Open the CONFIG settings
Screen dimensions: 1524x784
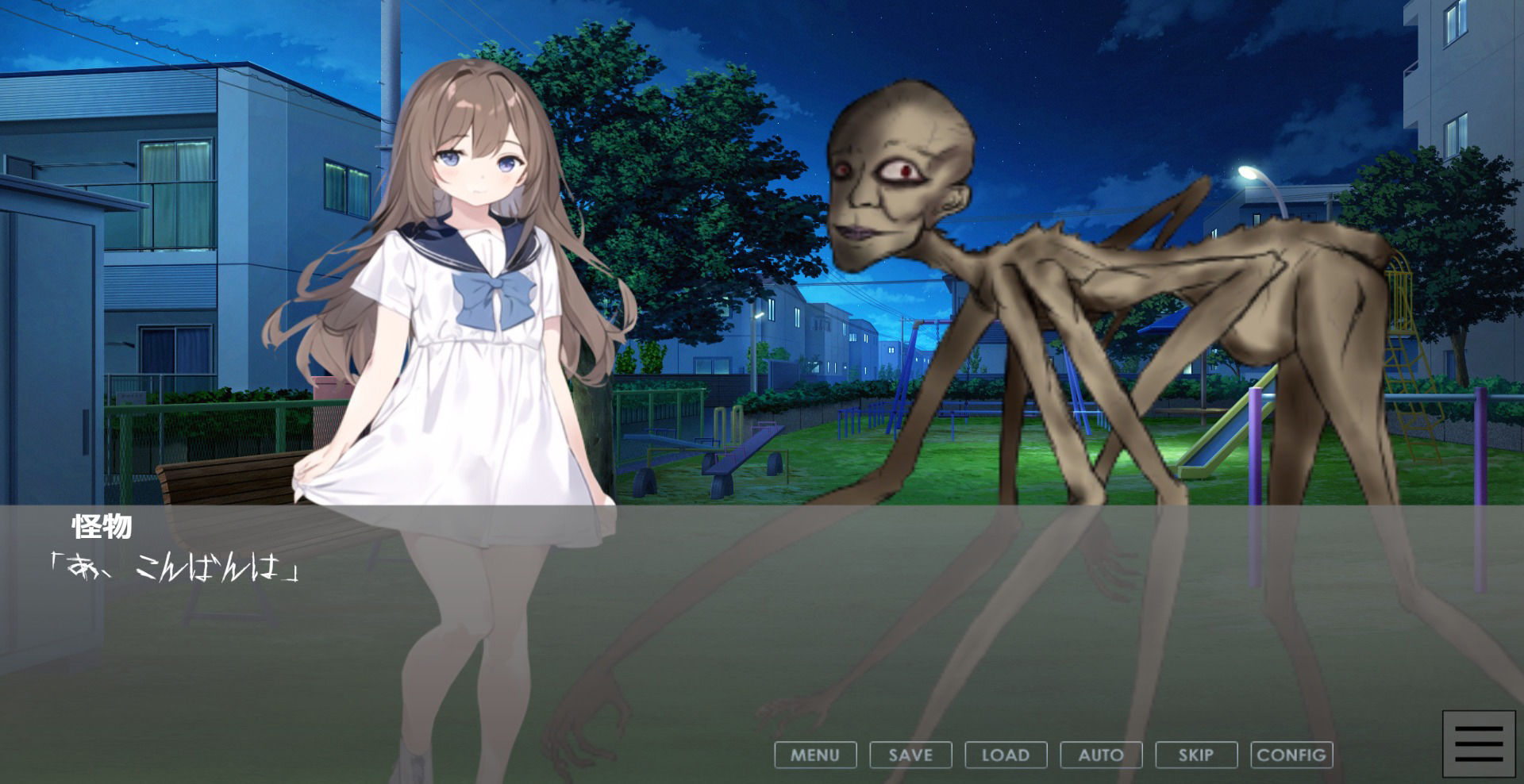click(1291, 755)
